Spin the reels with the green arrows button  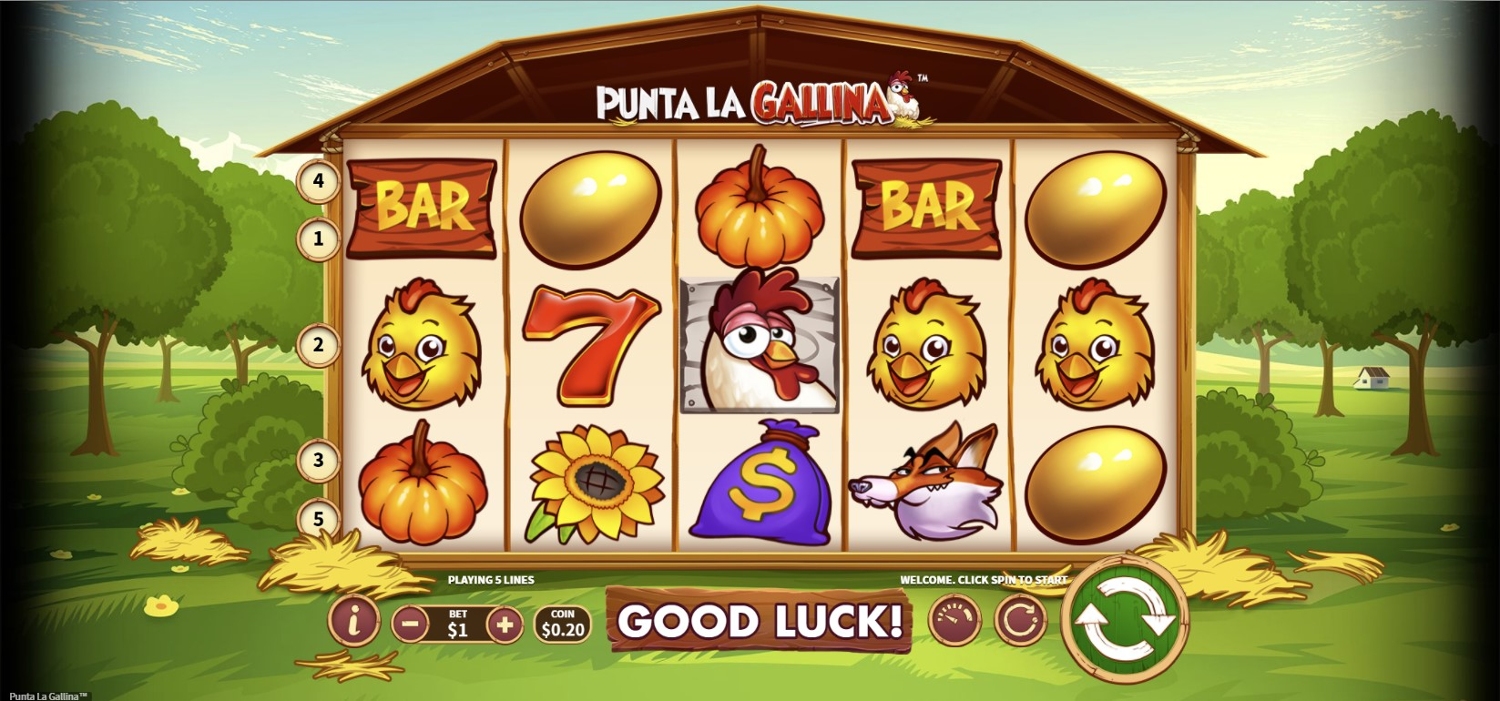coord(1124,619)
